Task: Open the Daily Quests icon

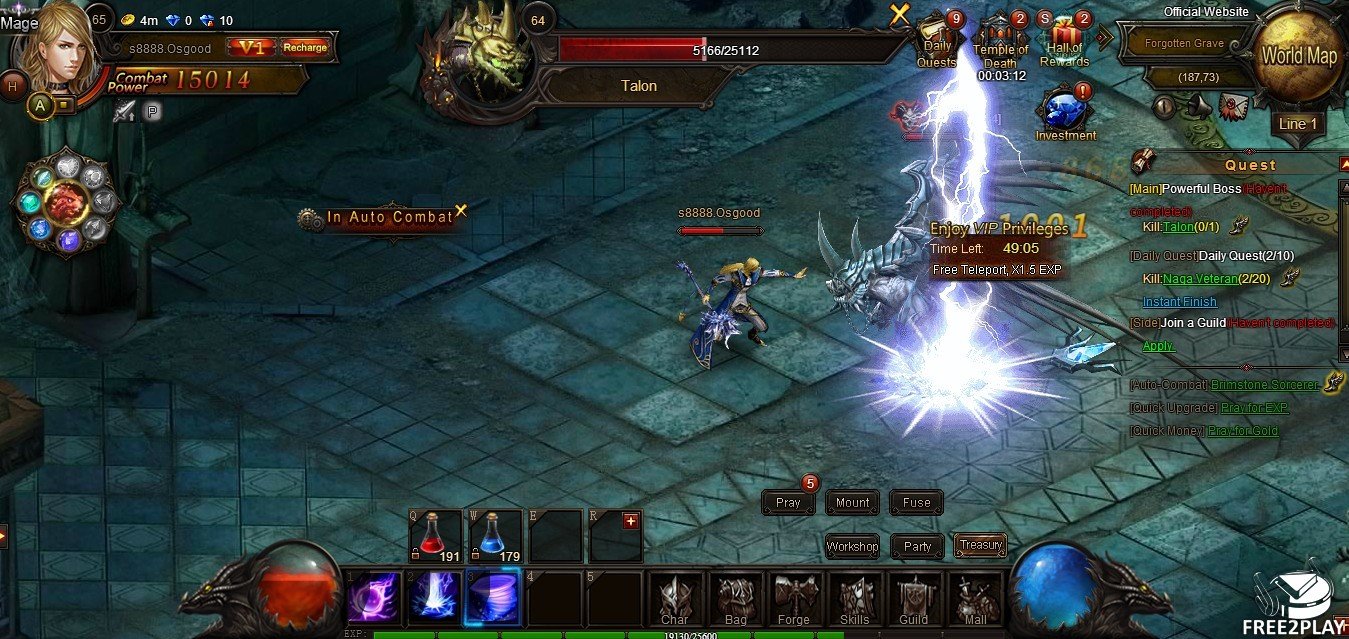Action: point(937,41)
